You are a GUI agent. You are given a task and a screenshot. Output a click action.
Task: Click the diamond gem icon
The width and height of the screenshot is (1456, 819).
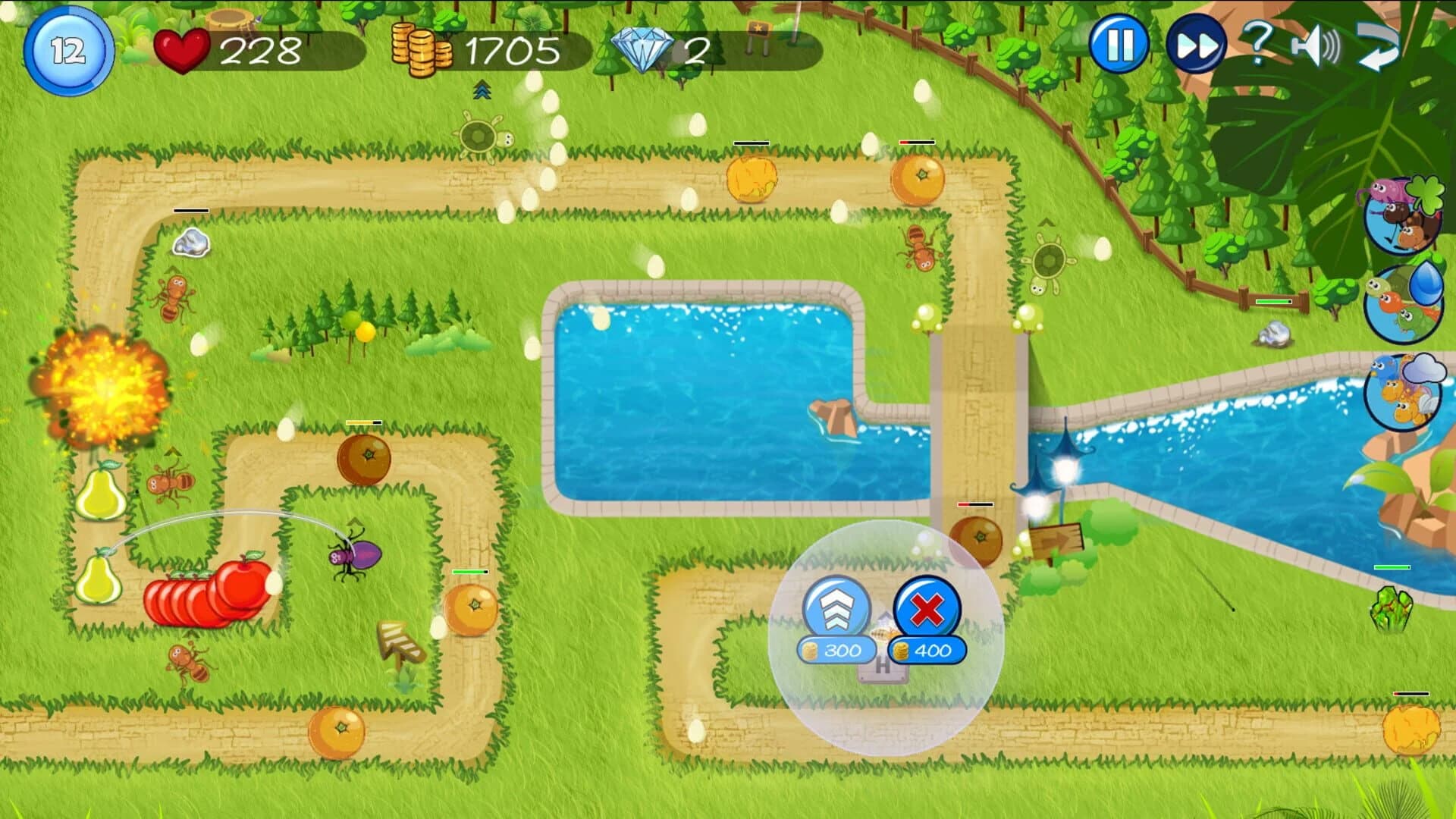(642, 47)
